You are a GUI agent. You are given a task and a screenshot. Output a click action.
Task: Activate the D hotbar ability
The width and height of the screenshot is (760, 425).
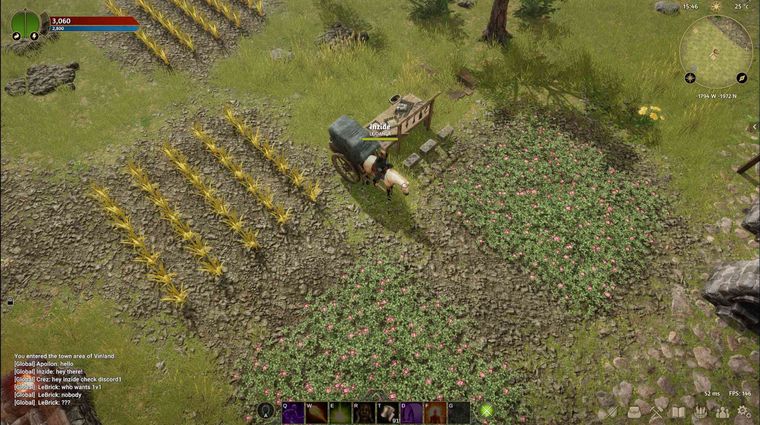click(x=412, y=412)
